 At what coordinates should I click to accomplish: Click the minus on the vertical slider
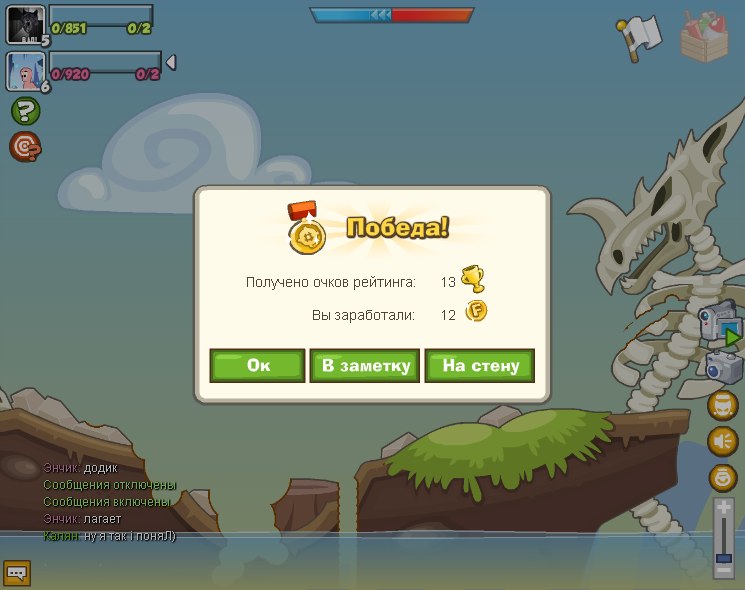(x=724, y=570)
